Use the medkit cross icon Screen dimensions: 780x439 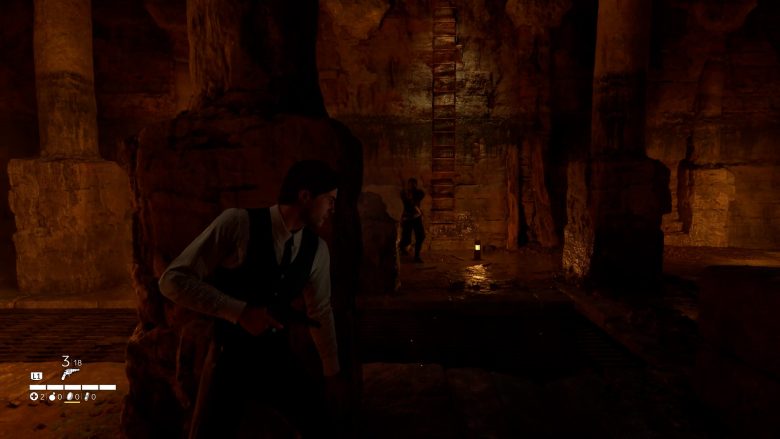point(35,397)
